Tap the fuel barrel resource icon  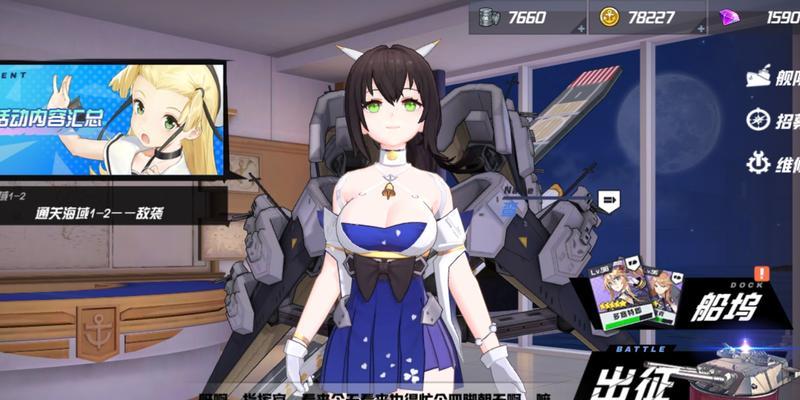pos(489,17)
